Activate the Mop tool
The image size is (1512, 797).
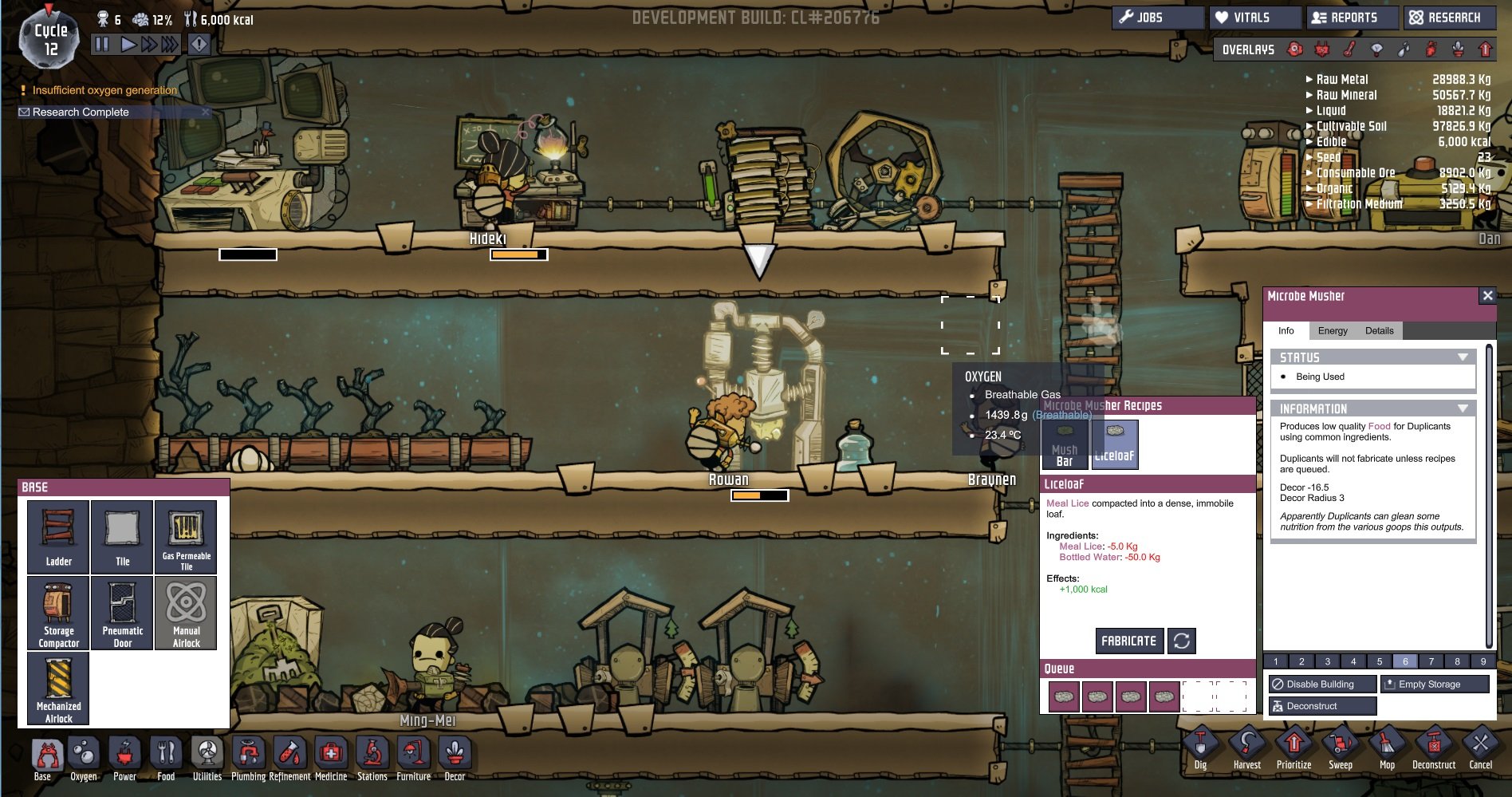point(1387,748)
